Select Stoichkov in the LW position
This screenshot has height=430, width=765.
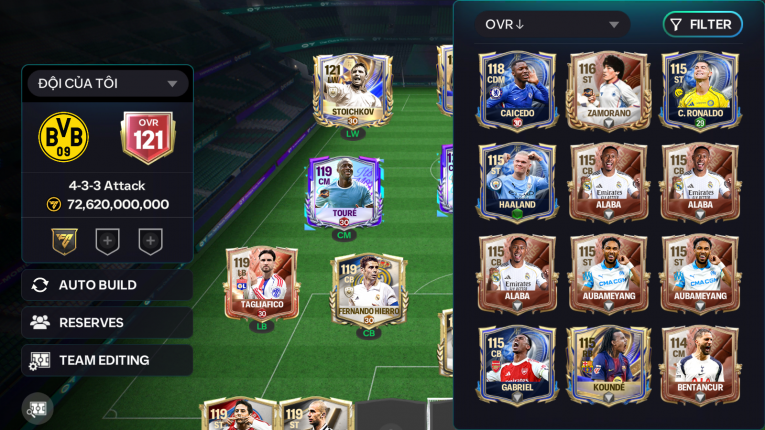coord(352,93)
